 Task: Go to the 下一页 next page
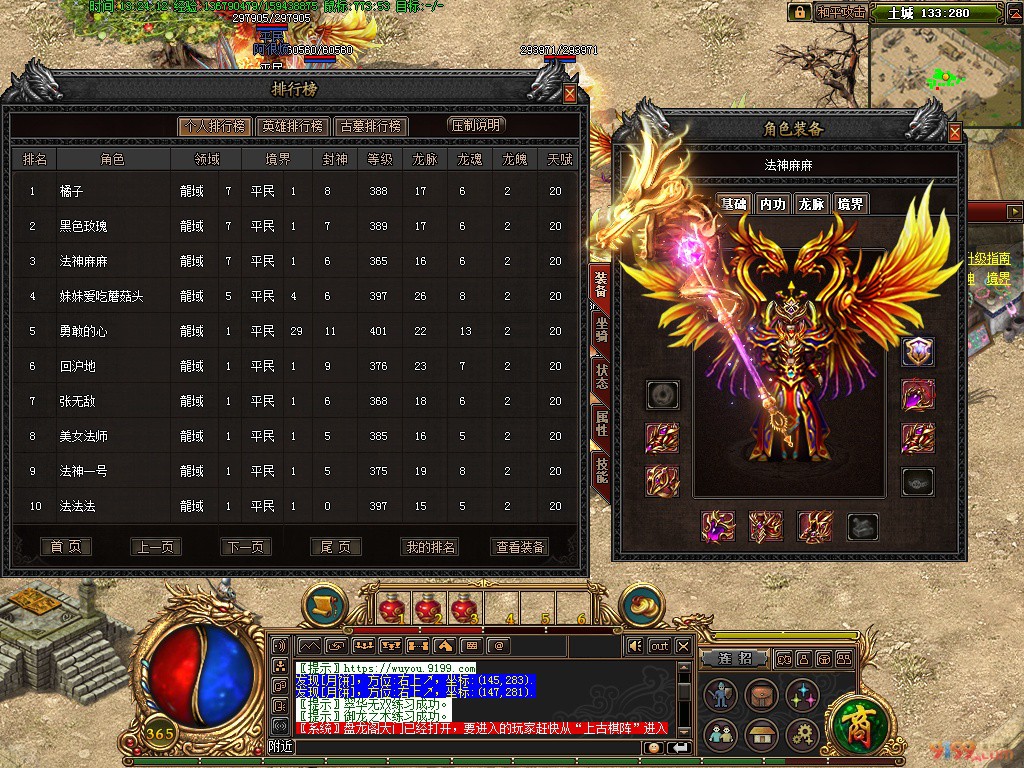246,547
